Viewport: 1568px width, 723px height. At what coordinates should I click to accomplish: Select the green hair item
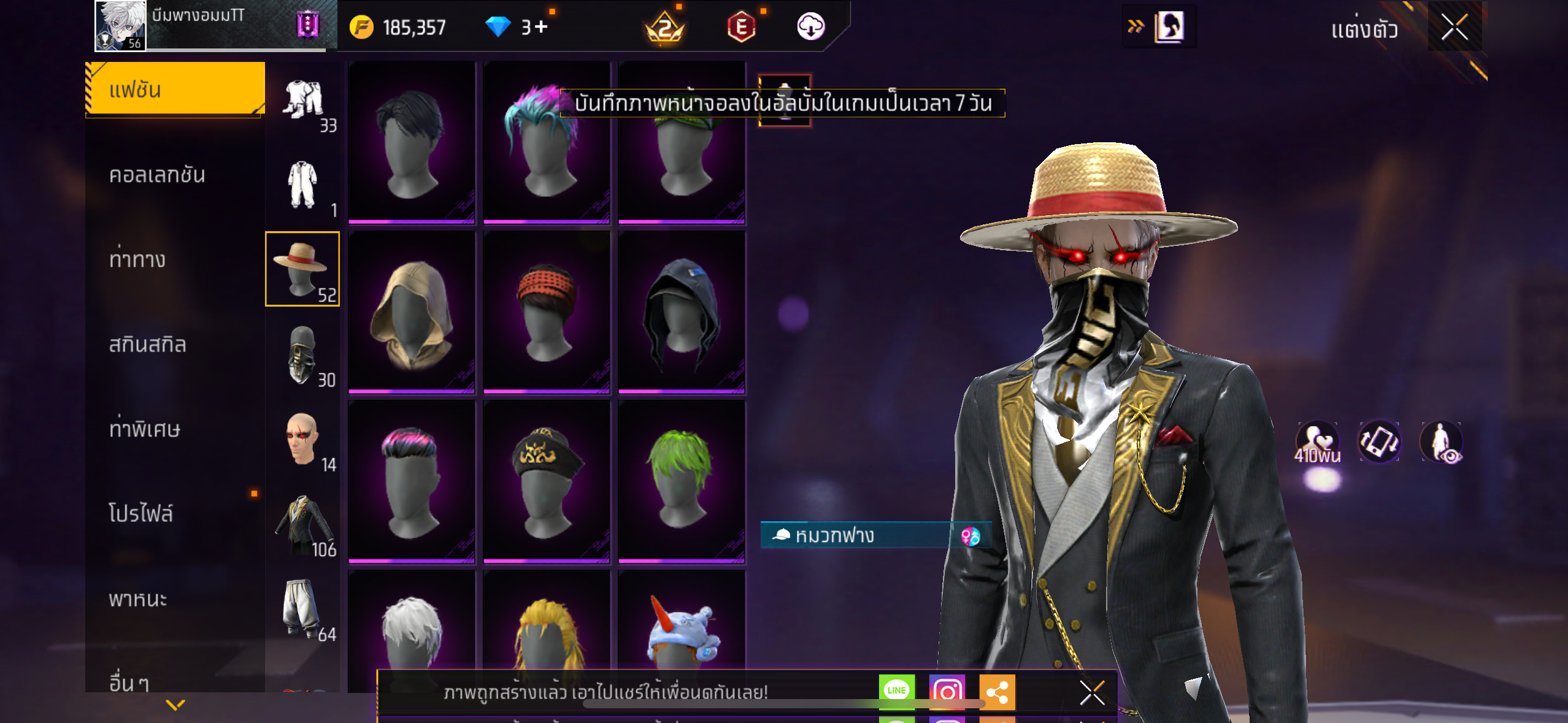(x=682, y=480)
